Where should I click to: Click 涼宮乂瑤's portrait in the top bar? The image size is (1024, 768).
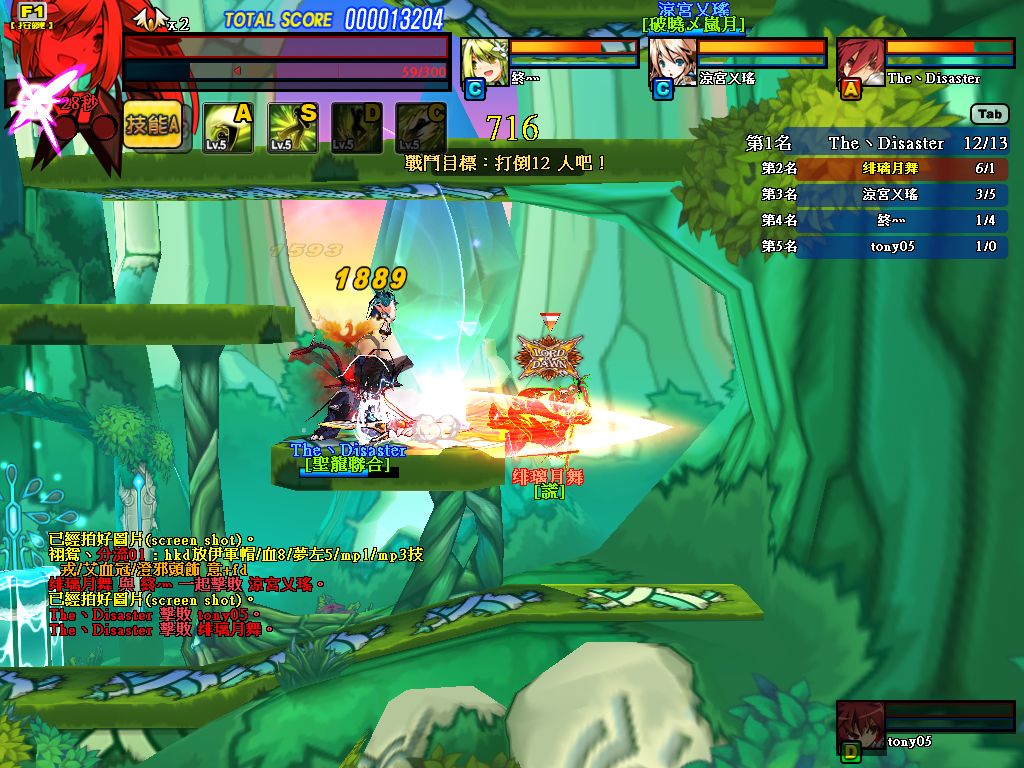673,62
